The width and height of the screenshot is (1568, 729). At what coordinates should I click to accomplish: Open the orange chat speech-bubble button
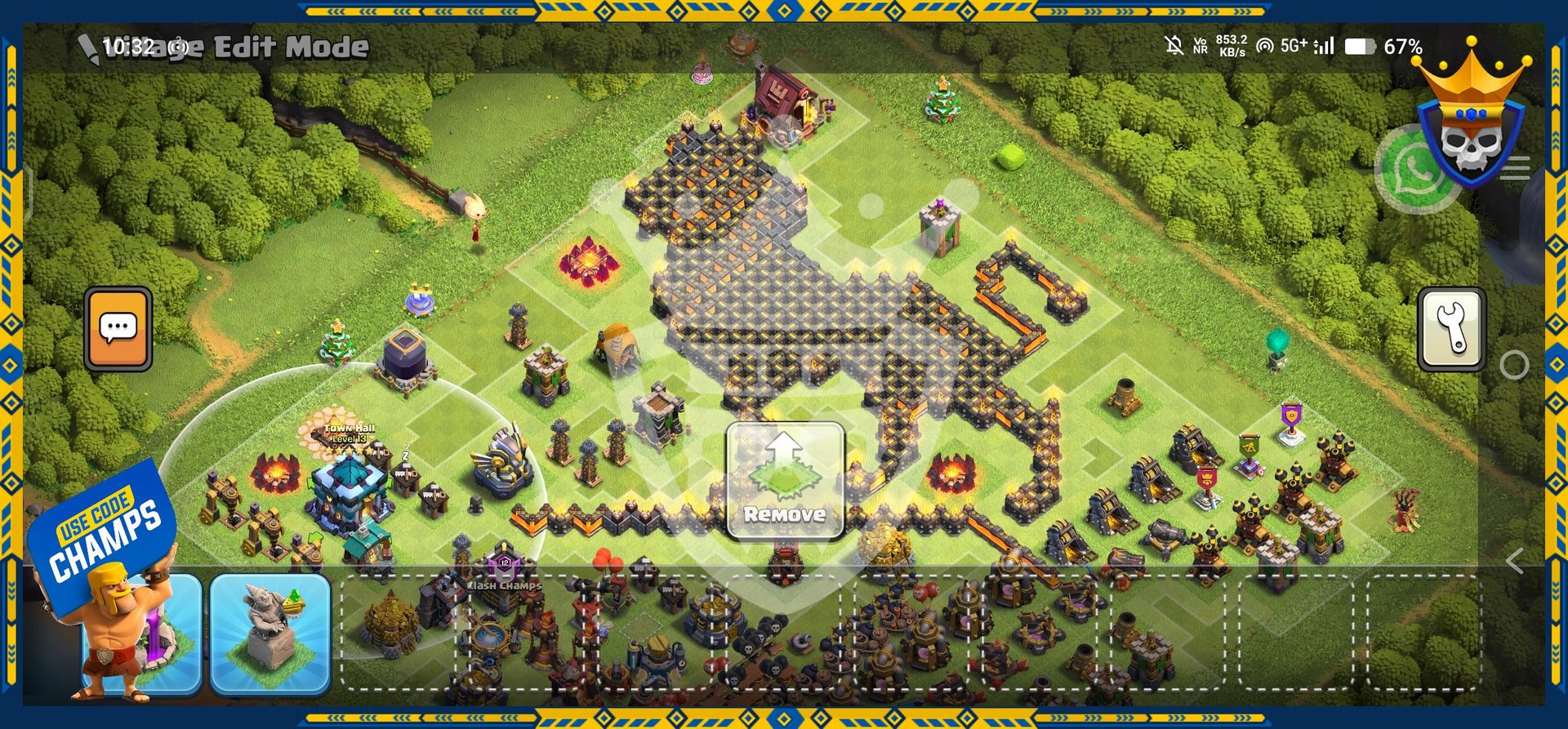118,329
